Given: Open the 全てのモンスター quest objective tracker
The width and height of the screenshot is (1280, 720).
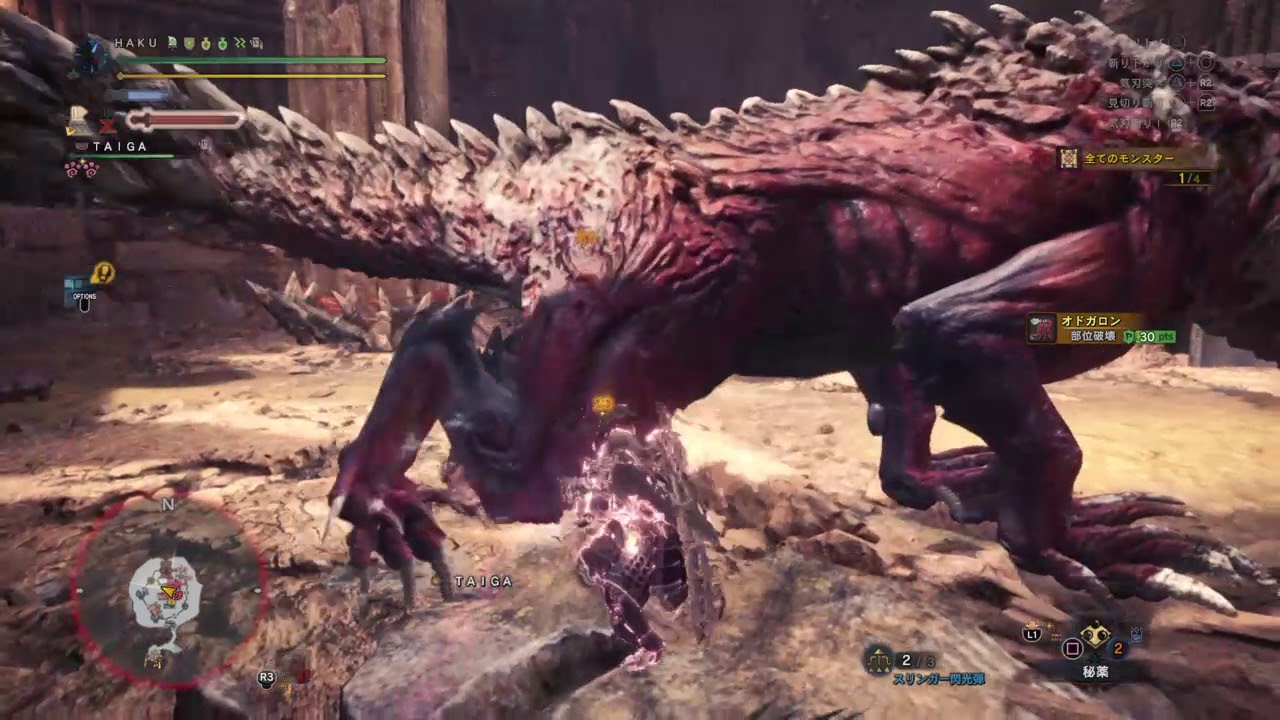Looking at the screenshot, I should click(1134, 158).
